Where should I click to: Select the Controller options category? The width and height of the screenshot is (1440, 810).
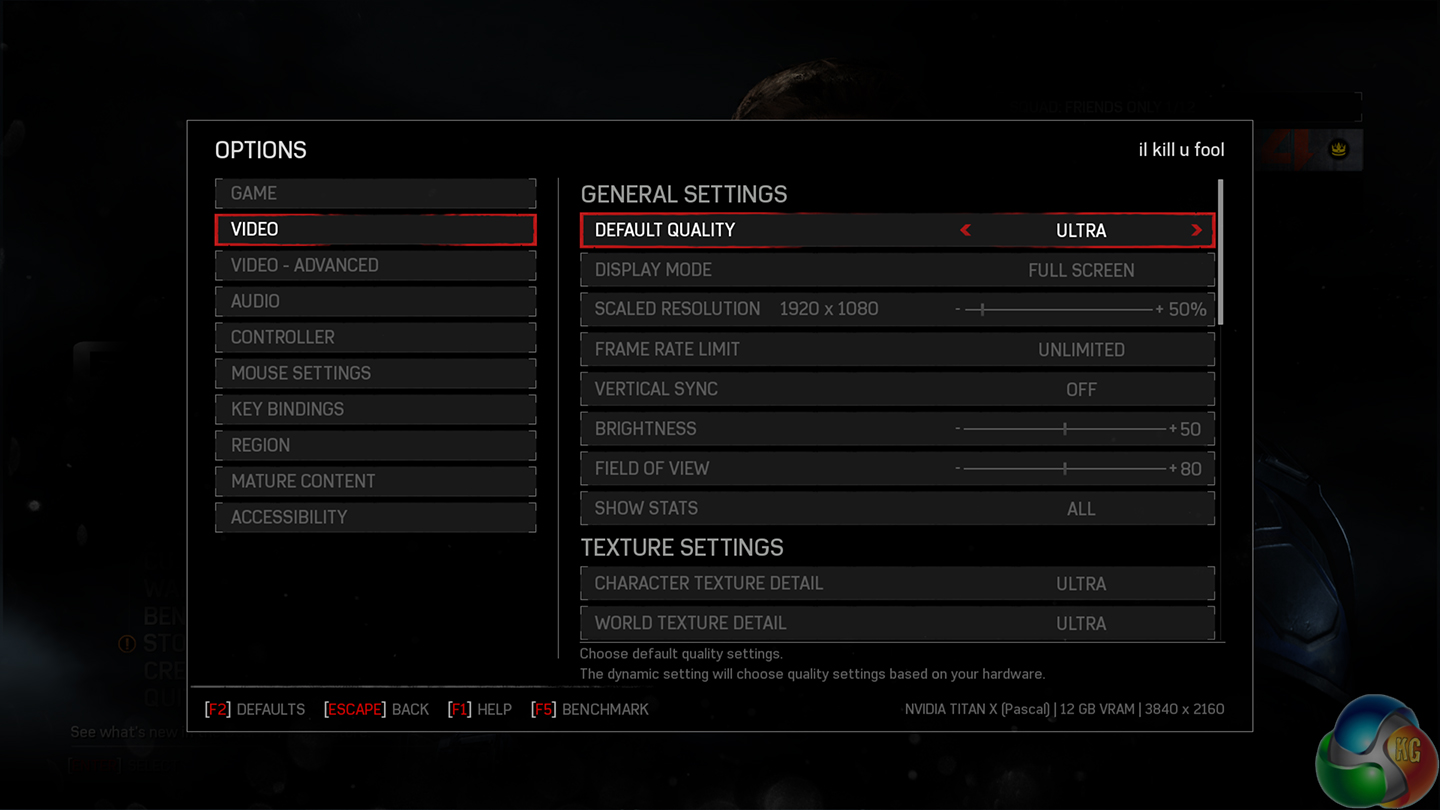[x=375, y=337]
